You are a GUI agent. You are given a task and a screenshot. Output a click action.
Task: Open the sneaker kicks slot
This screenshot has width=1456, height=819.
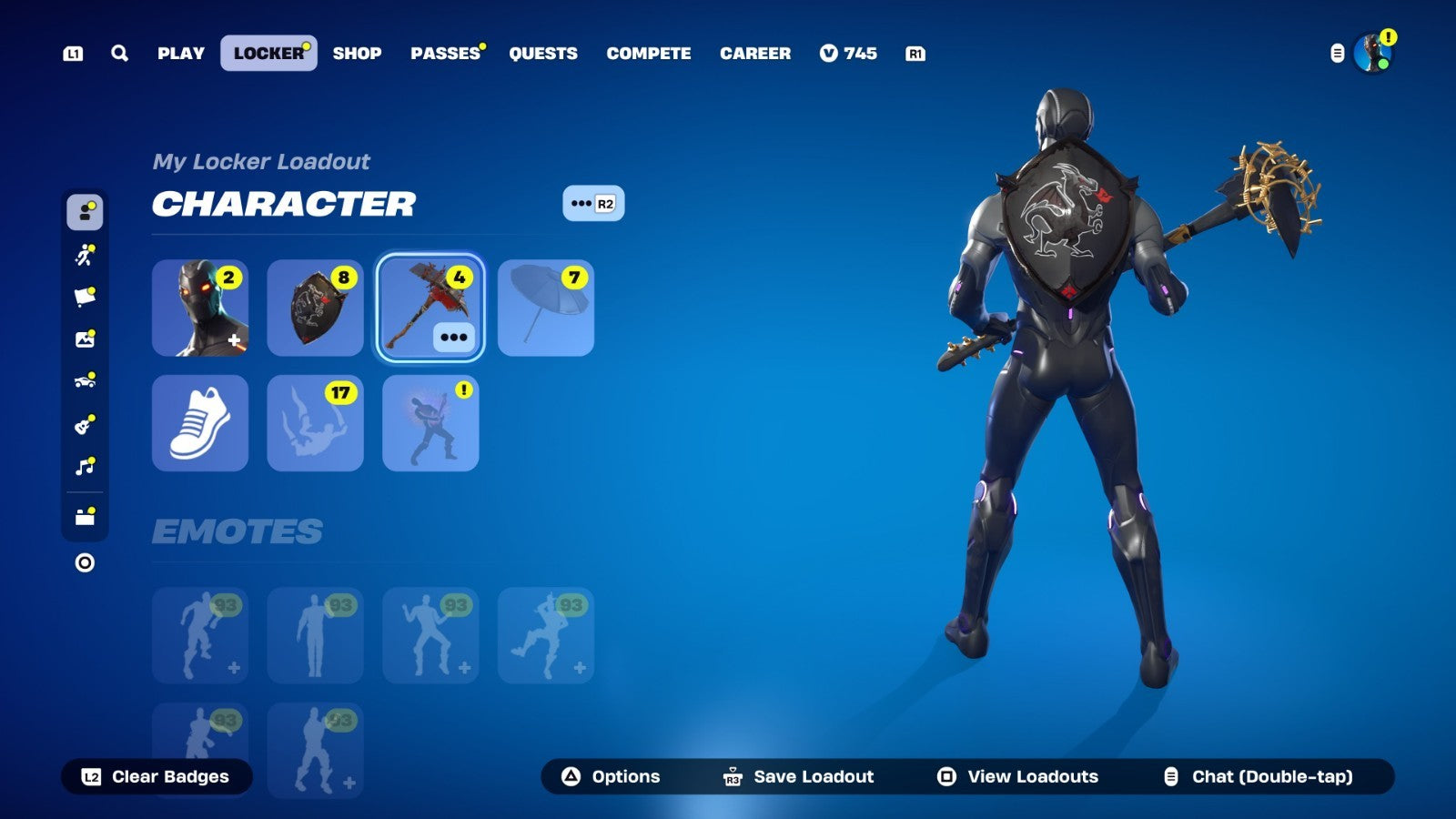click(x=200, y=423)
